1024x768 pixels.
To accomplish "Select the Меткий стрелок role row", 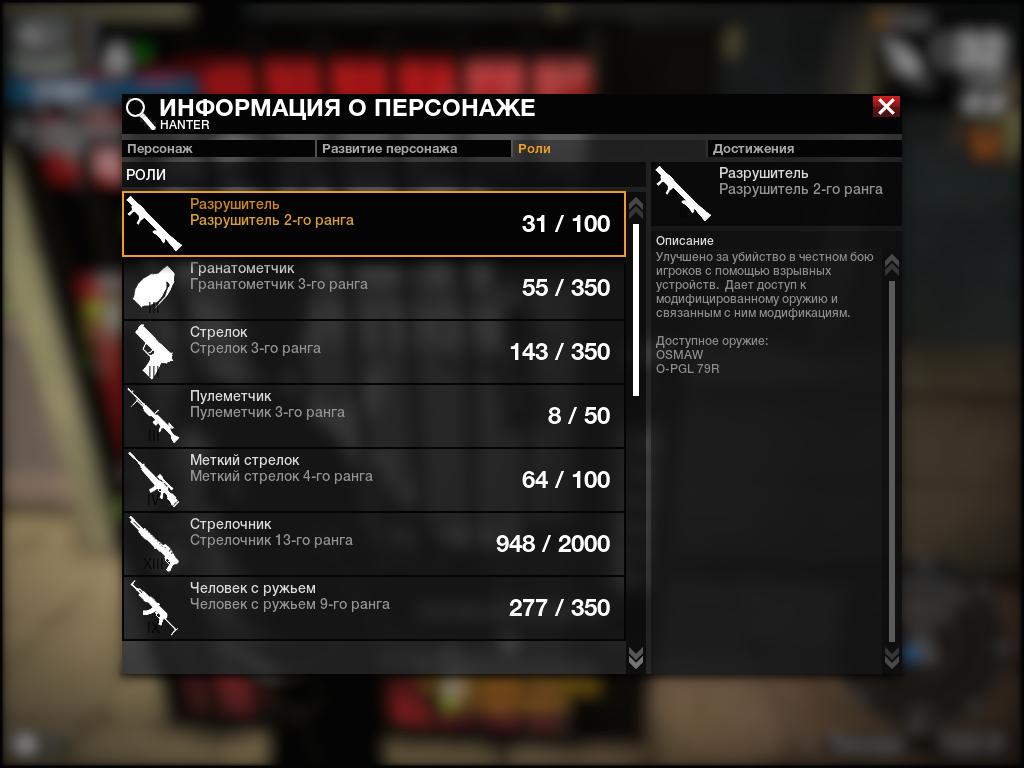I will [374, 480].
